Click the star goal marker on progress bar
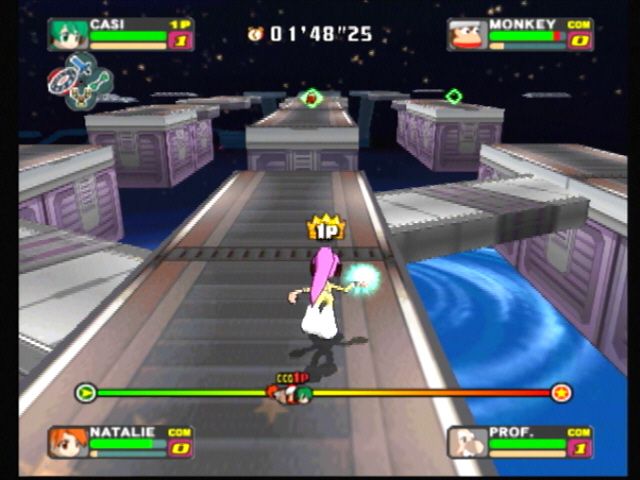Screen dimensions: 640x480 pyautogui.click(x=561, y=392)
